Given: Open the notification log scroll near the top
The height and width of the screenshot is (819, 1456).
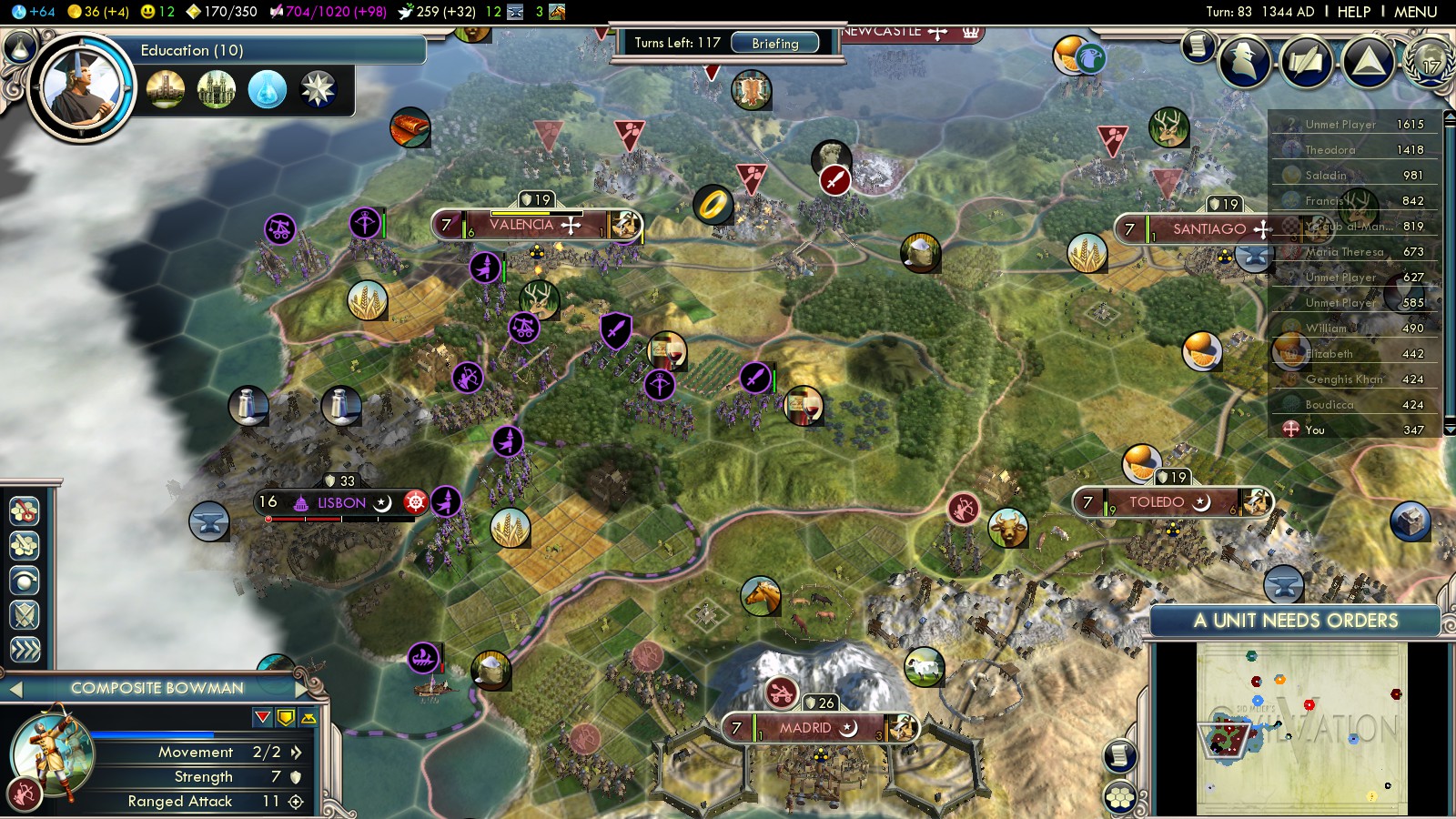Looking at the screenshot, I should [x=1198, y=45].
